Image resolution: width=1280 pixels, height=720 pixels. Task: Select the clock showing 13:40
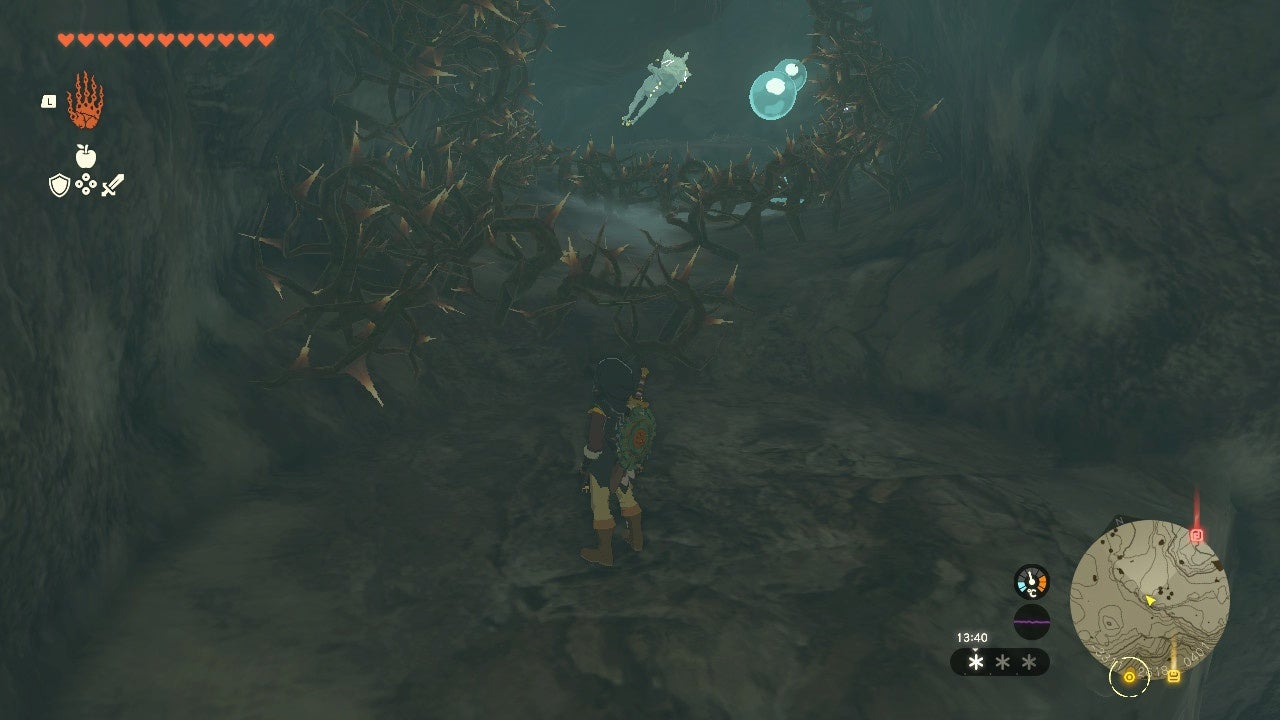click(972, 635)
